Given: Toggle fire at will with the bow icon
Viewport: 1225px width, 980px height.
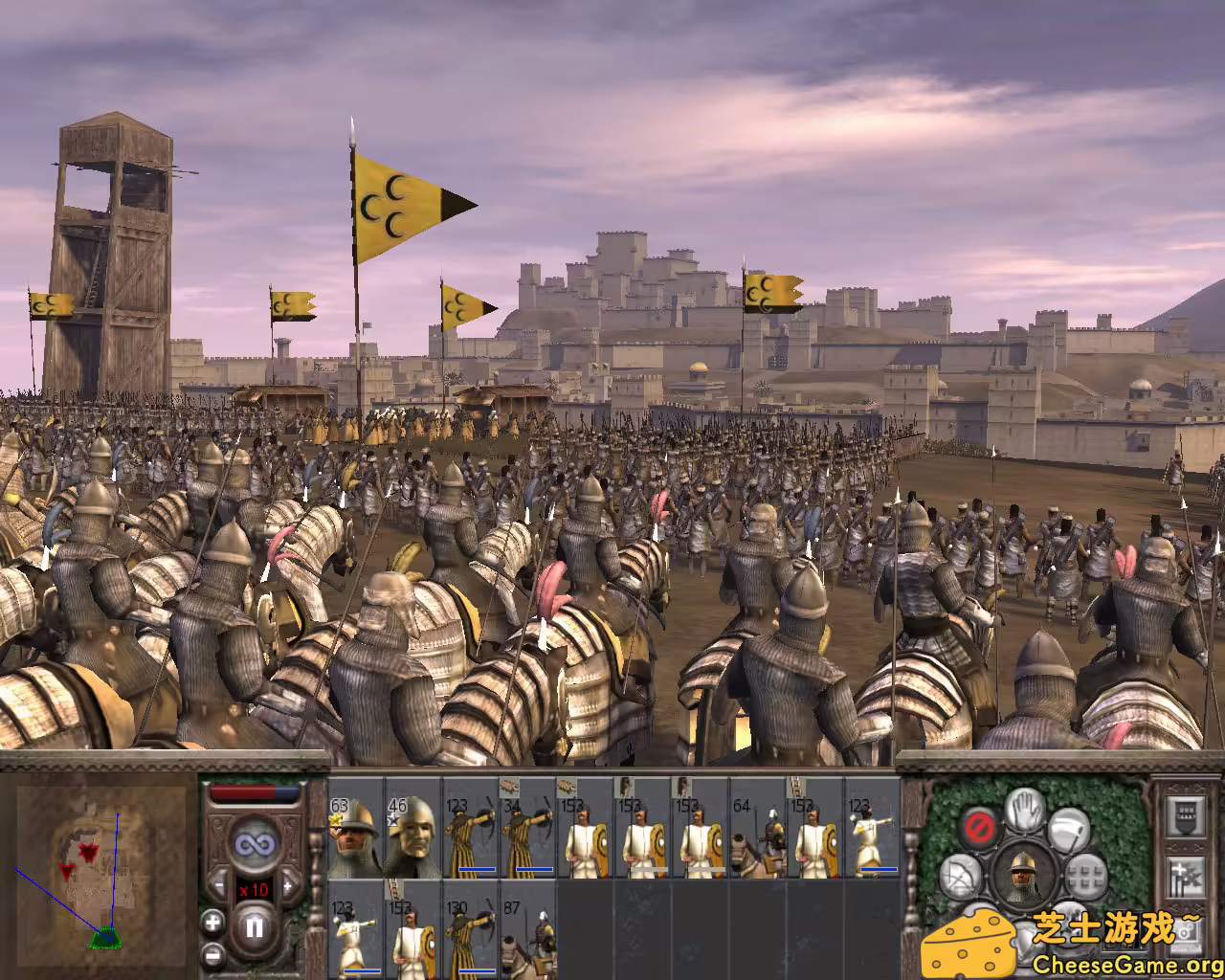Looking at the screenshot, I should [x=960, y=875].
